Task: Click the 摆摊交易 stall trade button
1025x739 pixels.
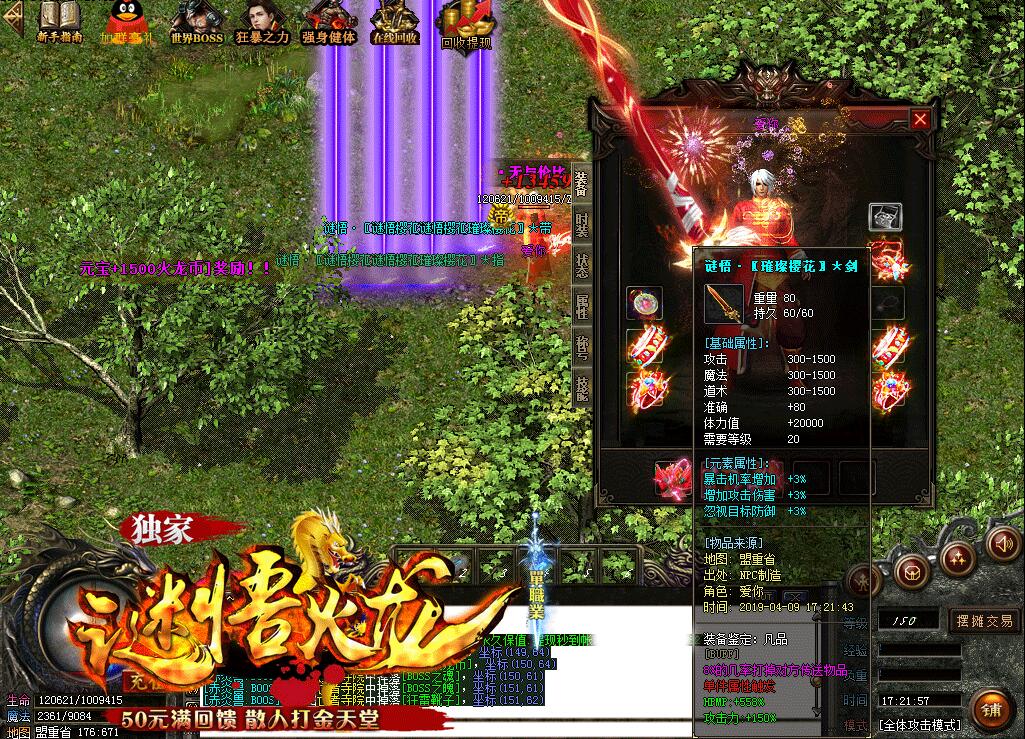Action: coord(984,621)
